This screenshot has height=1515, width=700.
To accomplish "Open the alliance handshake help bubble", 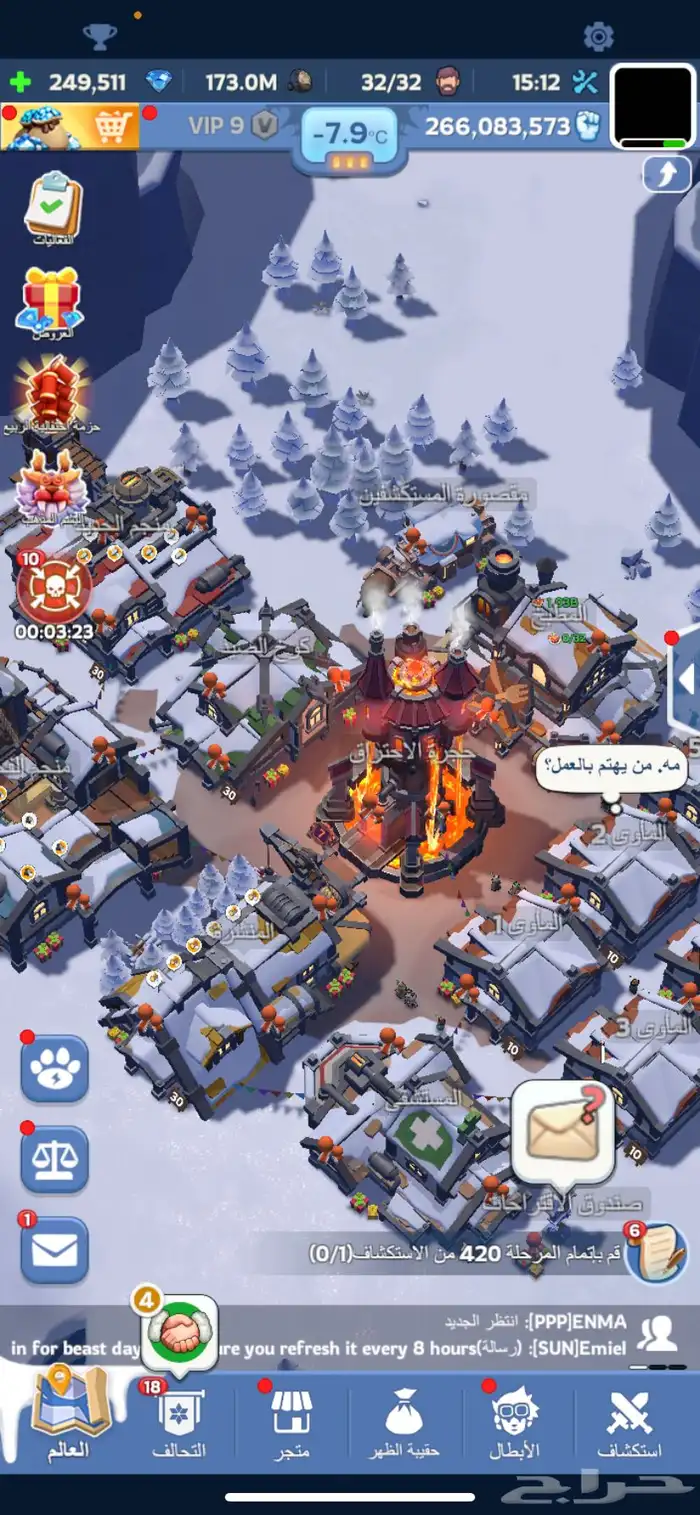I will (180, 1333).
